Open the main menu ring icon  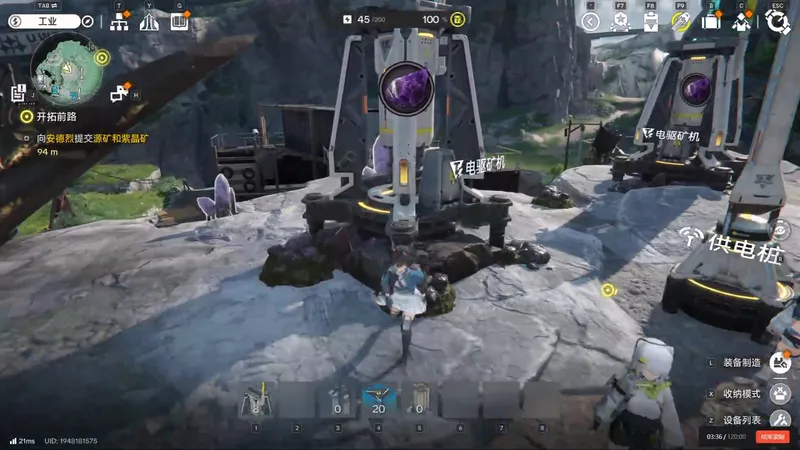pyautogui.click(x=777, y=22)
